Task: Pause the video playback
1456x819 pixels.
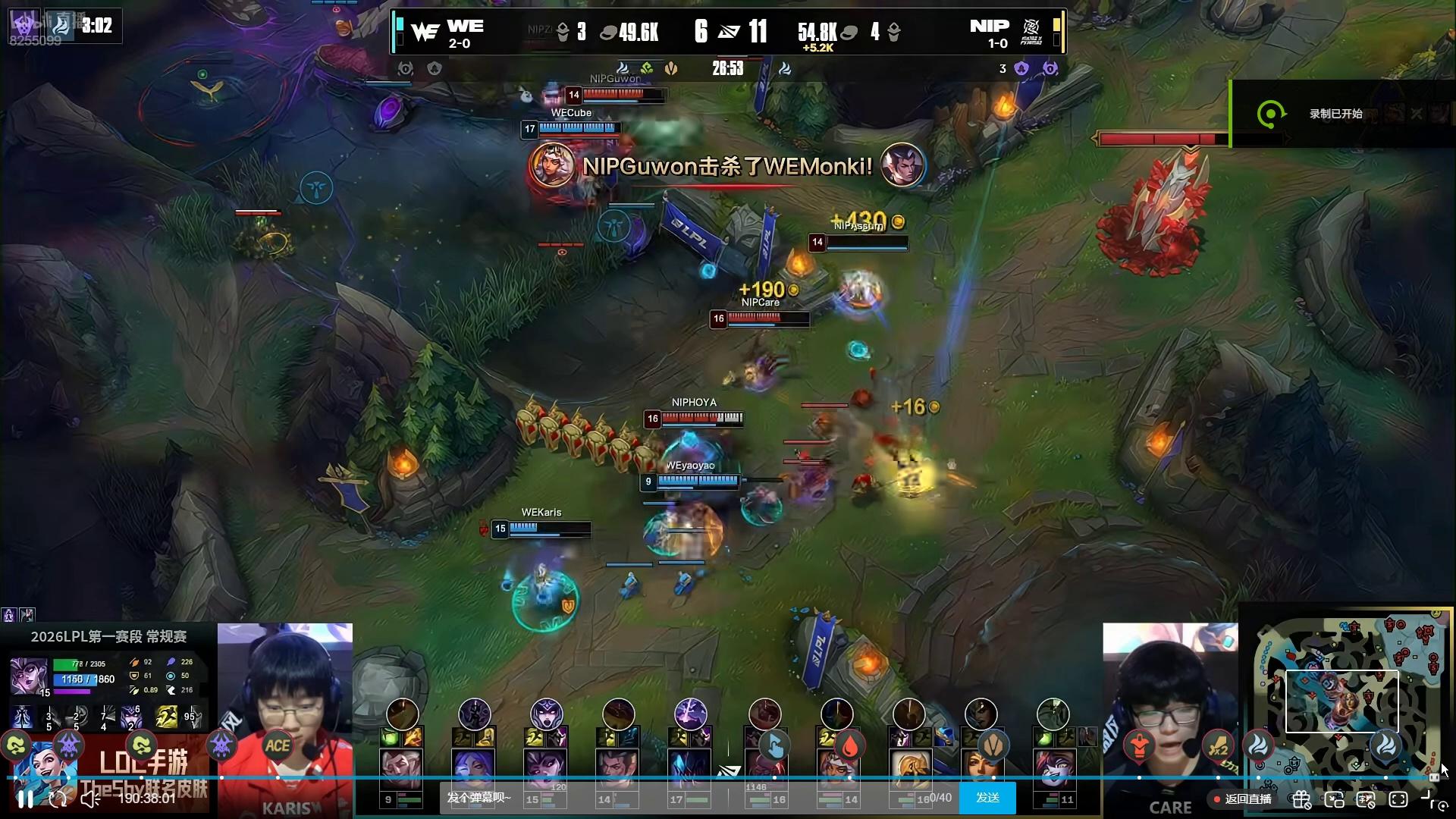Action: click(25, 799)
